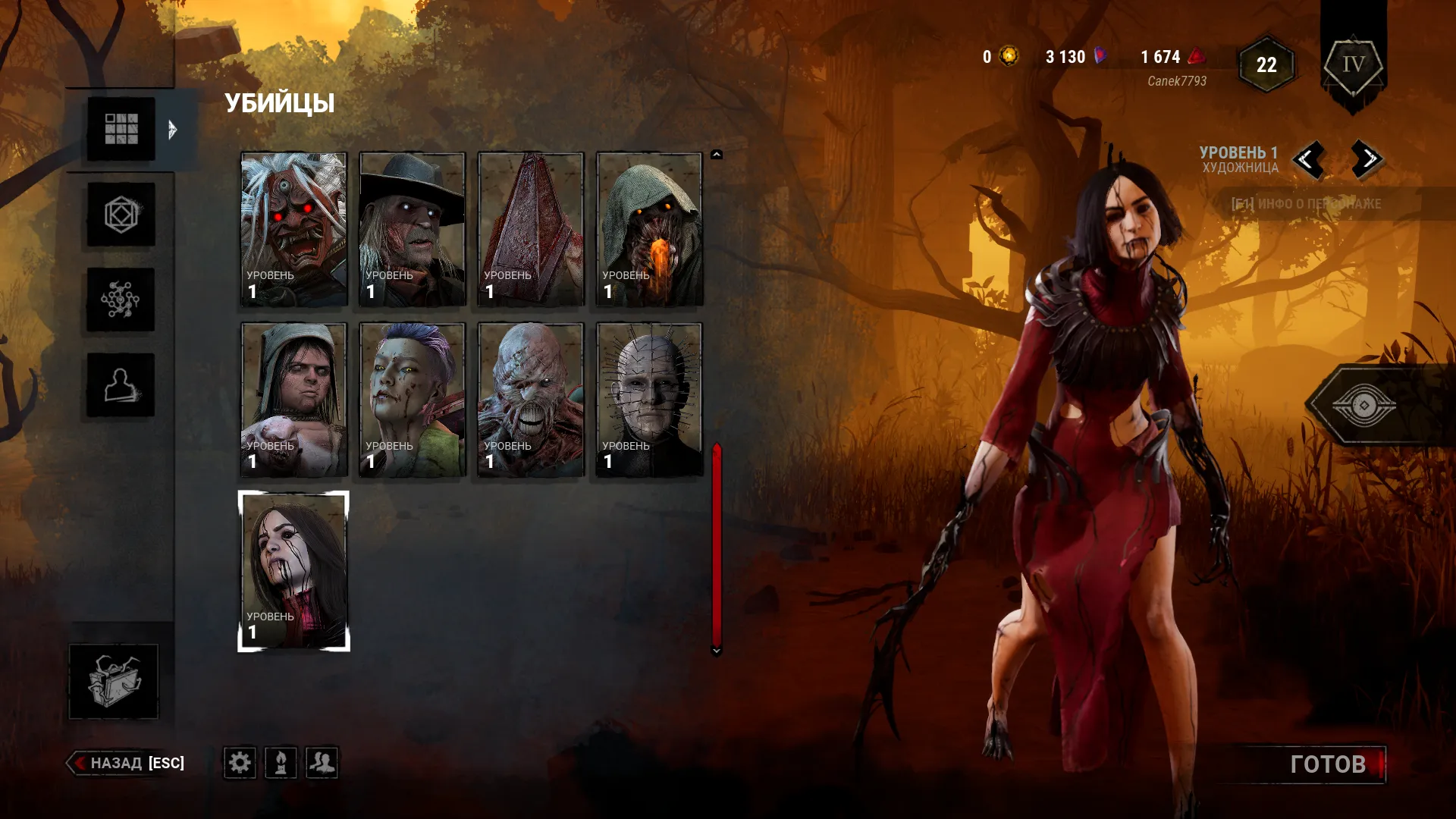The height and width of the screenshot is (819, 1456).
Task: Select the Pinhead Cenobite killer card
Action: [649, 400]
